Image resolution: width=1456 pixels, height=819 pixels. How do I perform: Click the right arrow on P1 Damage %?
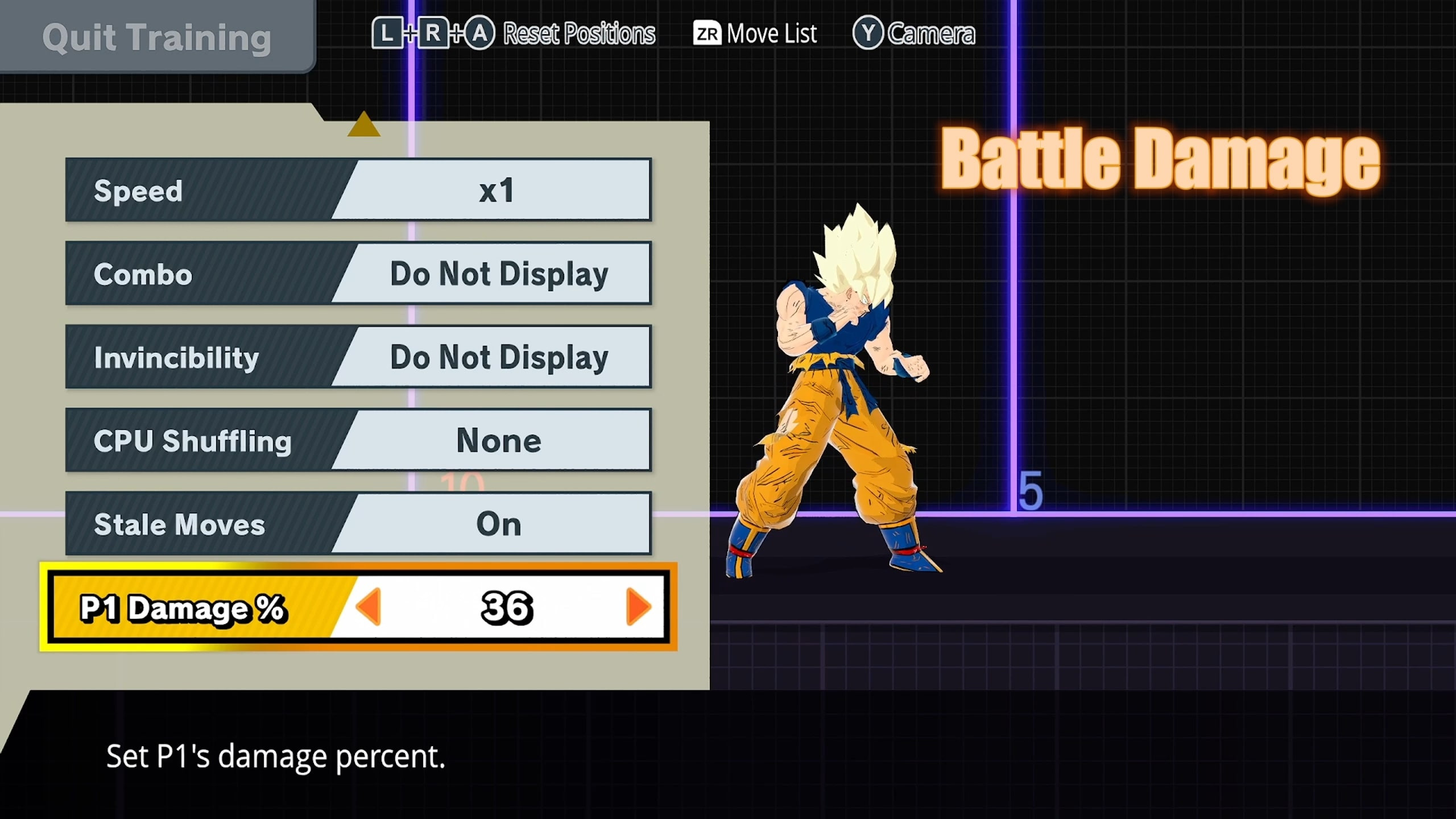637,607
